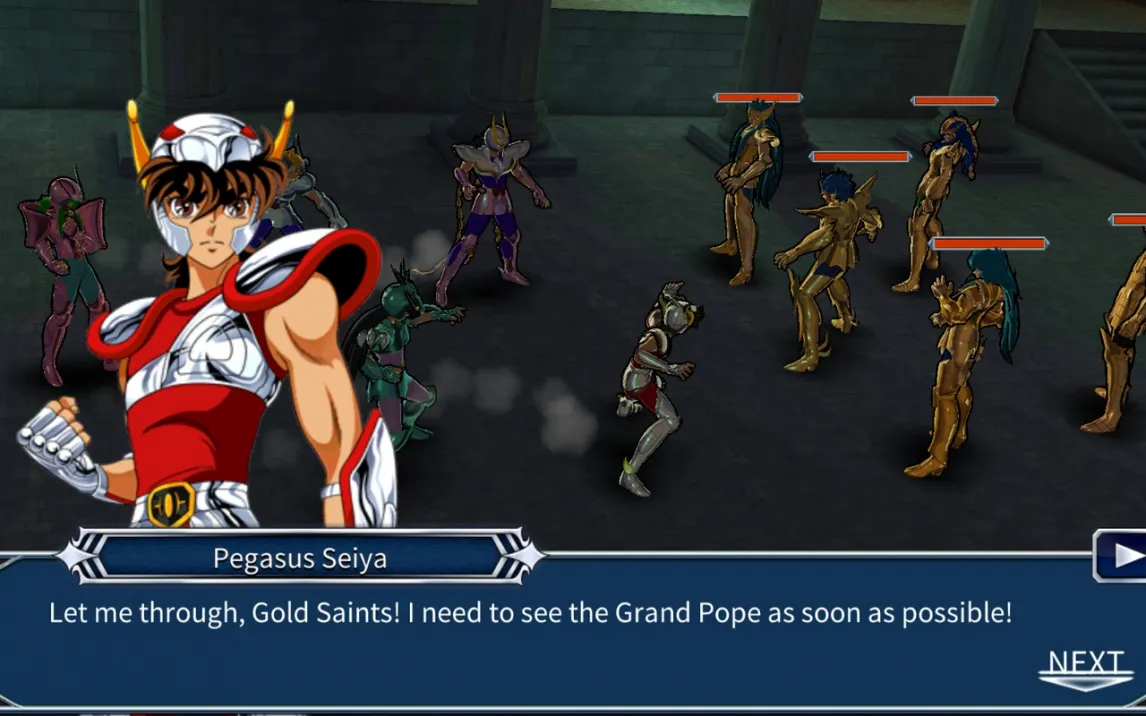Image resolution: width=1146 pixels, height=716 pixels.
Task: Skip the cutscene with the fast-forward arrow
Action: coord(1123,555)
